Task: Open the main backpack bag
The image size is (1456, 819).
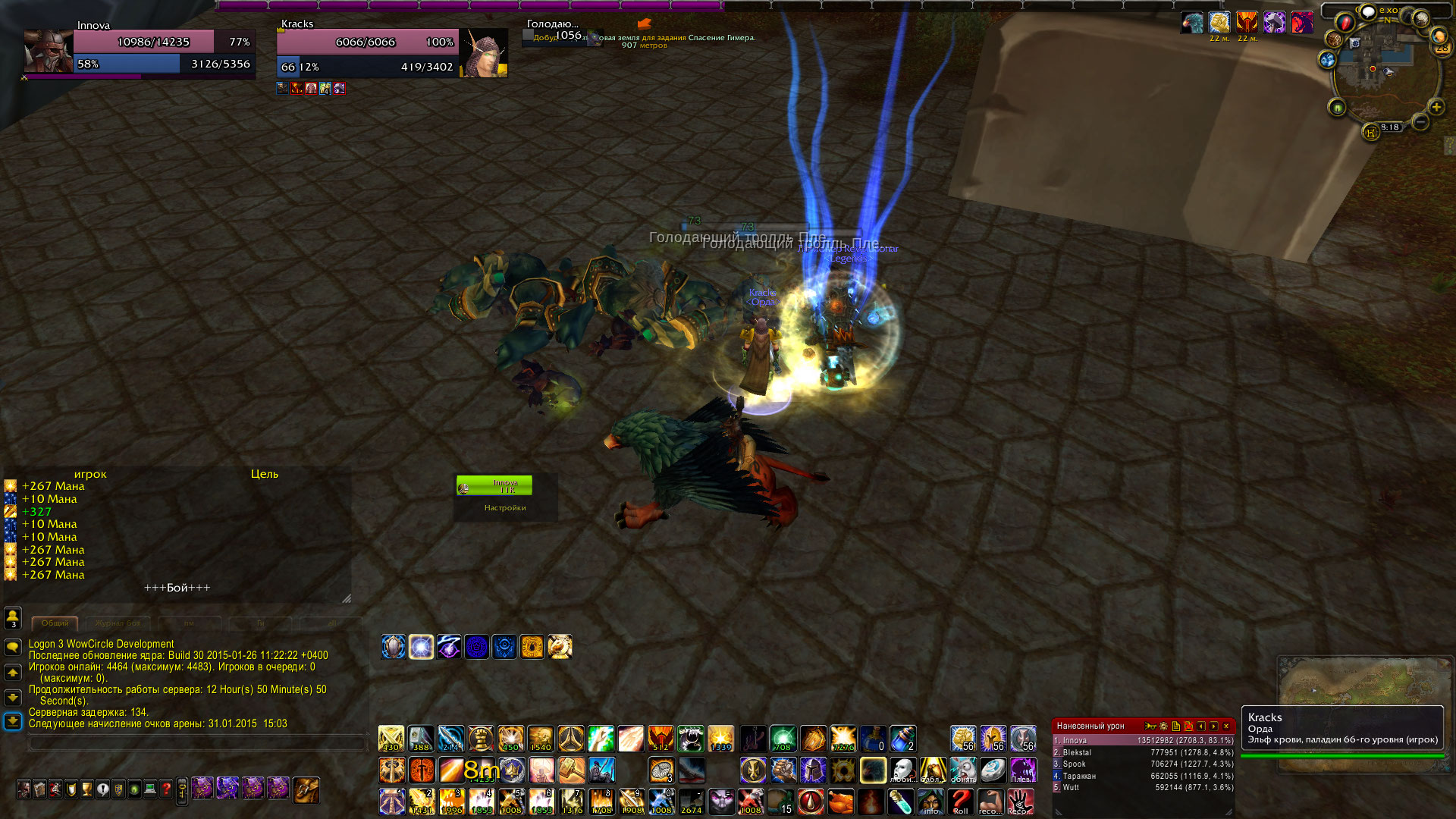Action: click(x=306, y=789)
